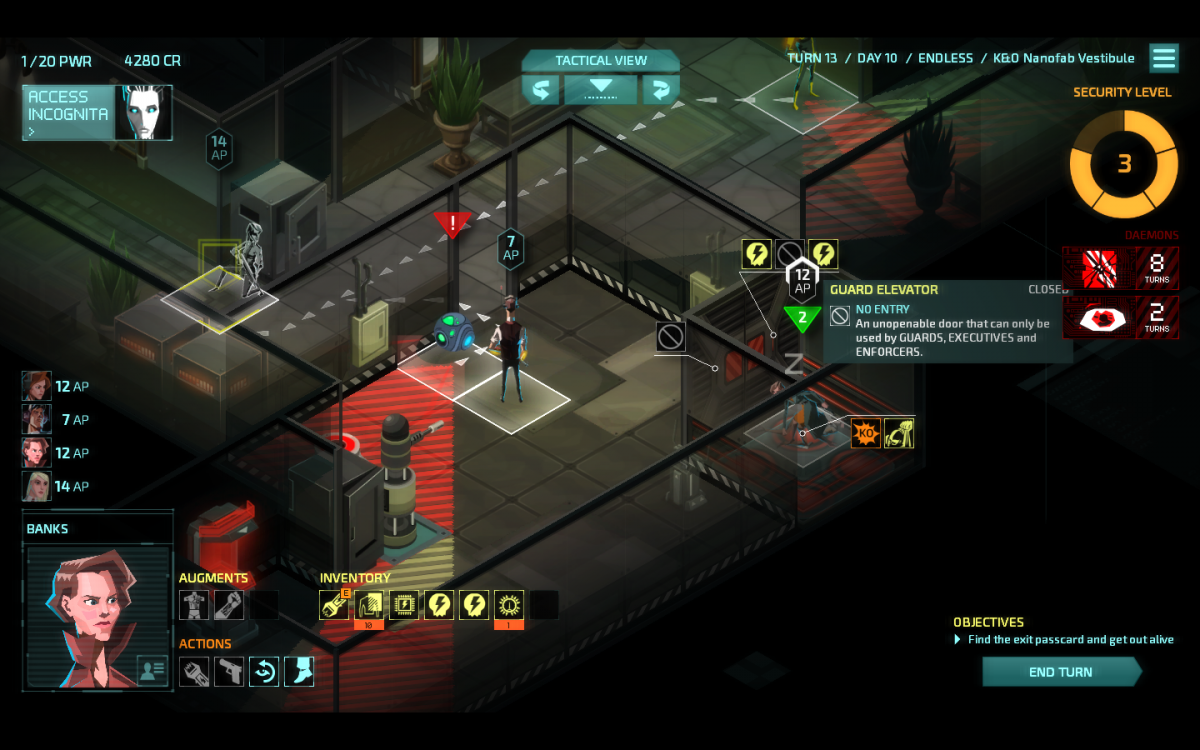Open the hamburger menu
The width and height of the screenshot is (1200, 750).
1164,58
